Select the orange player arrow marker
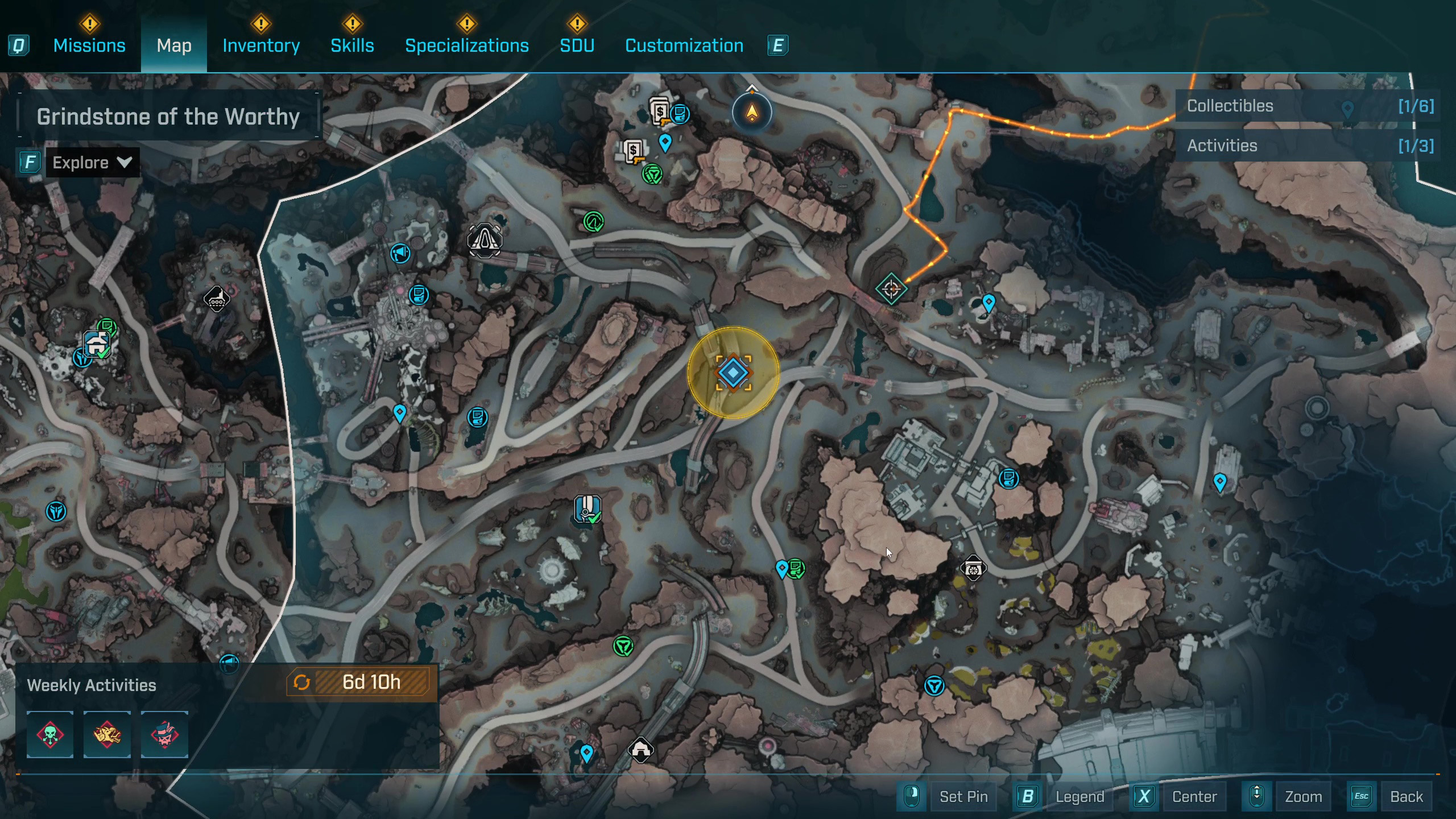Screen dimensions: 1456x819 pyautogui.click(x=752, y=112)
